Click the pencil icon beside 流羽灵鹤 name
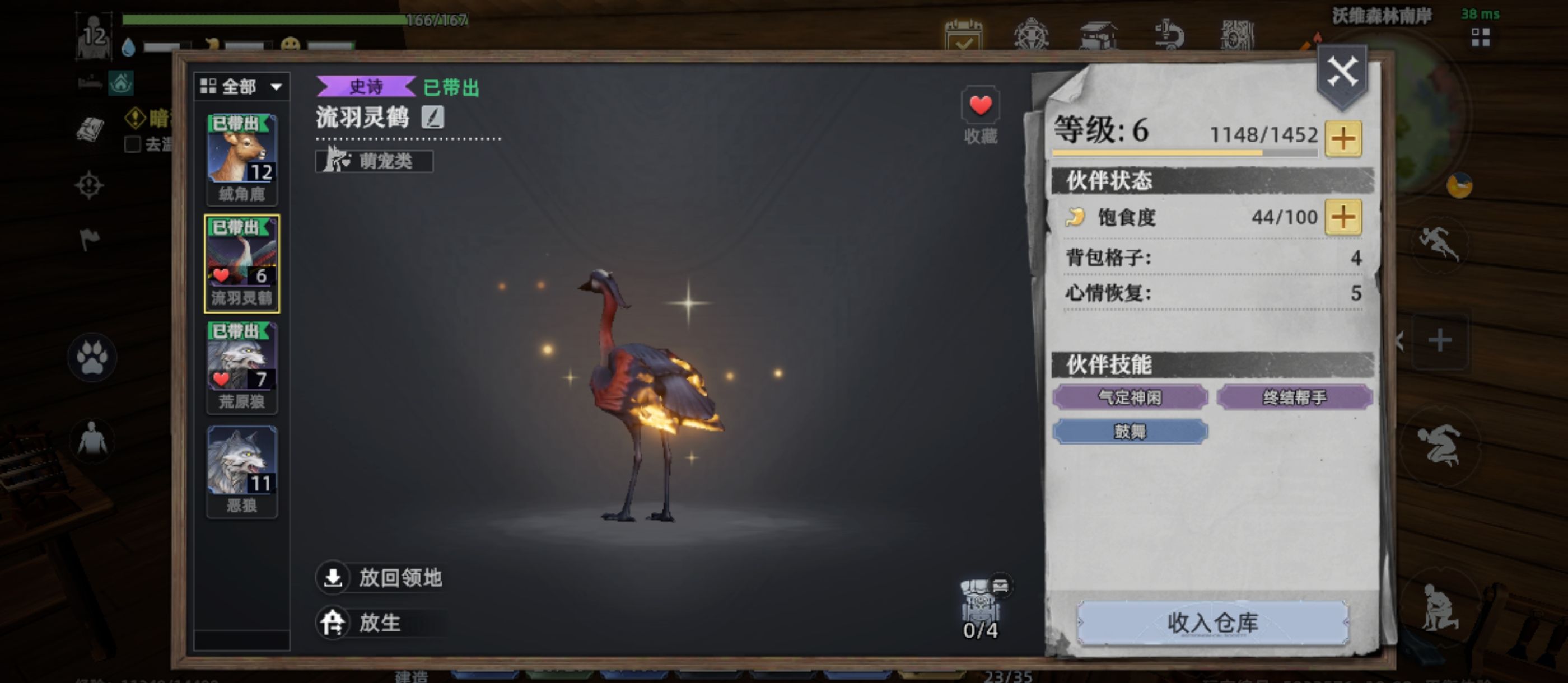This screenshot has width=1568, height=683. (435, 118)
